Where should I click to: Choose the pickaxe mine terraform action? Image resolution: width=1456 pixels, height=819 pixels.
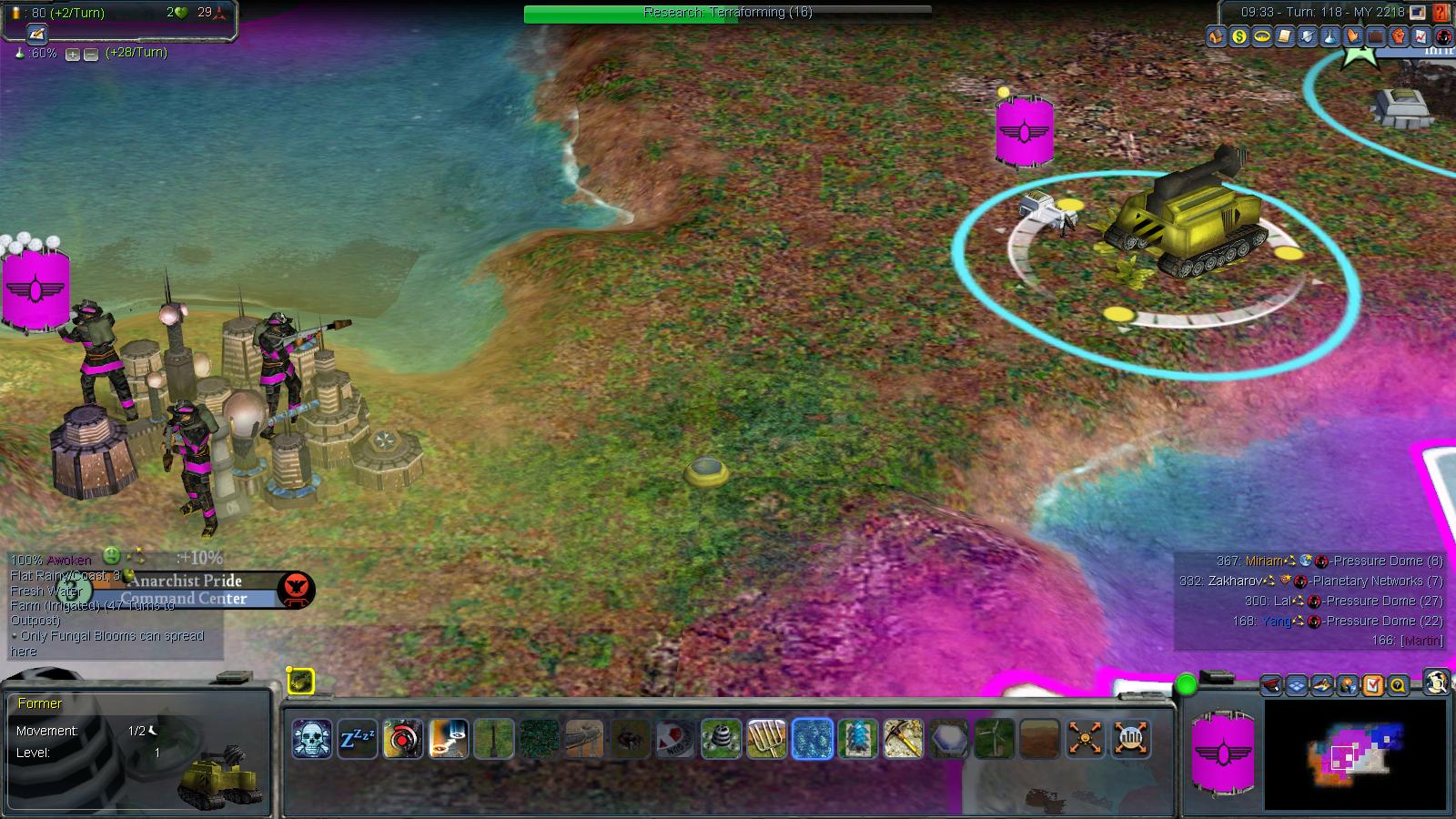(904, 738)
